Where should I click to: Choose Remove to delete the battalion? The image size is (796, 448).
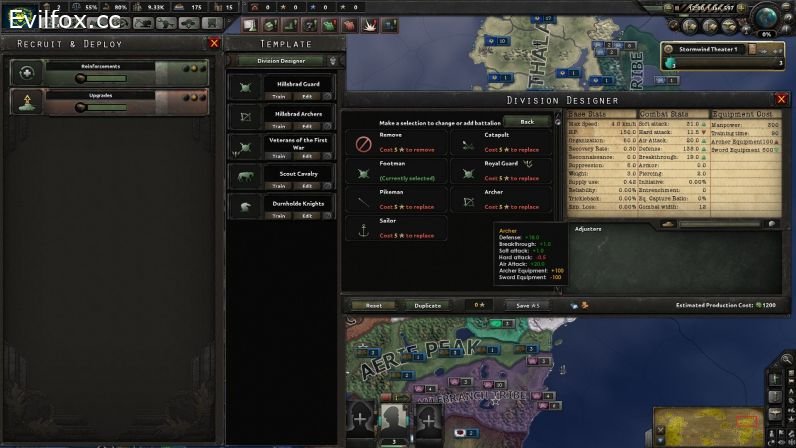(397, 143)
